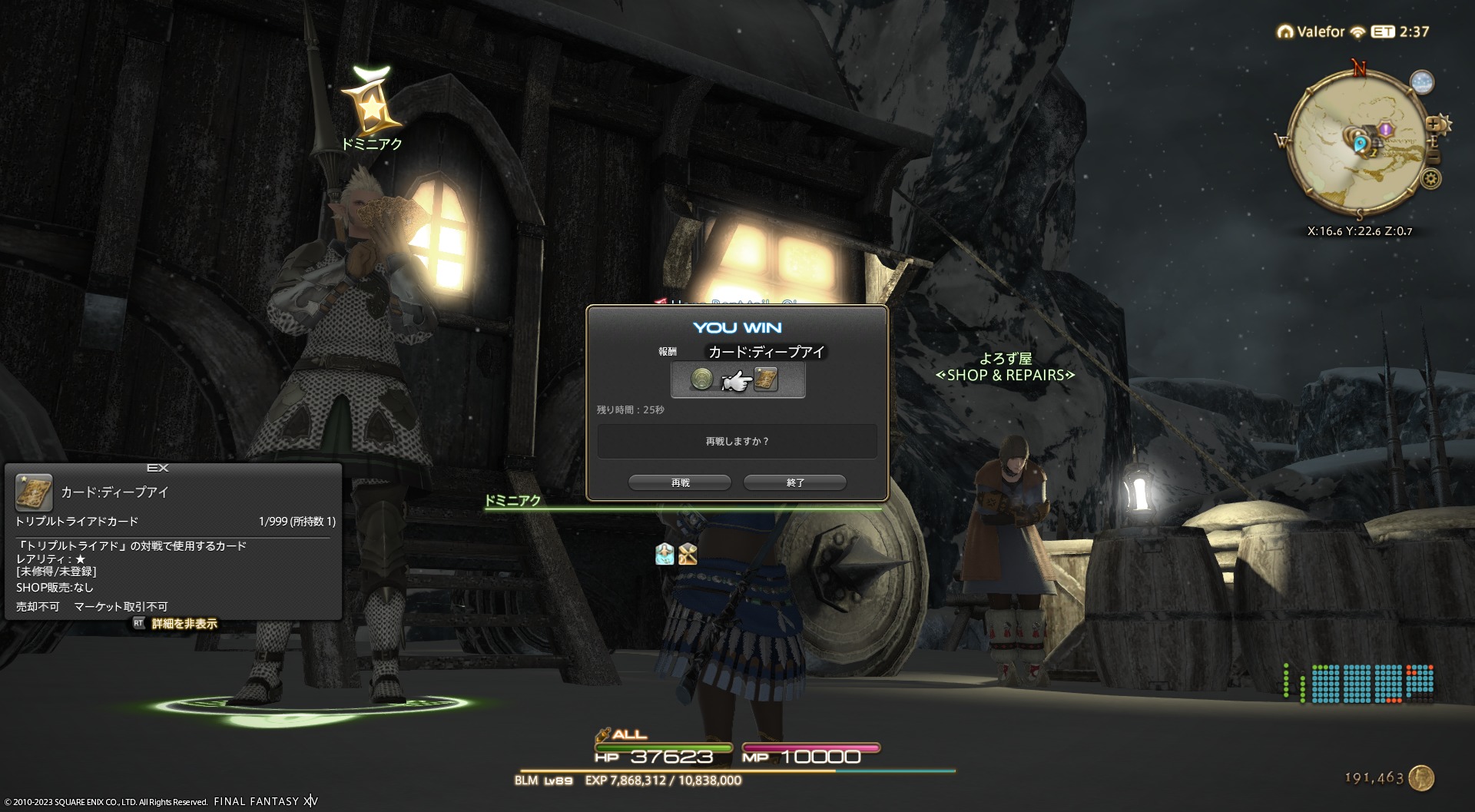The image size is (1475, 812).
Task: Select the 終了 end button
Action: coord(795,482)
